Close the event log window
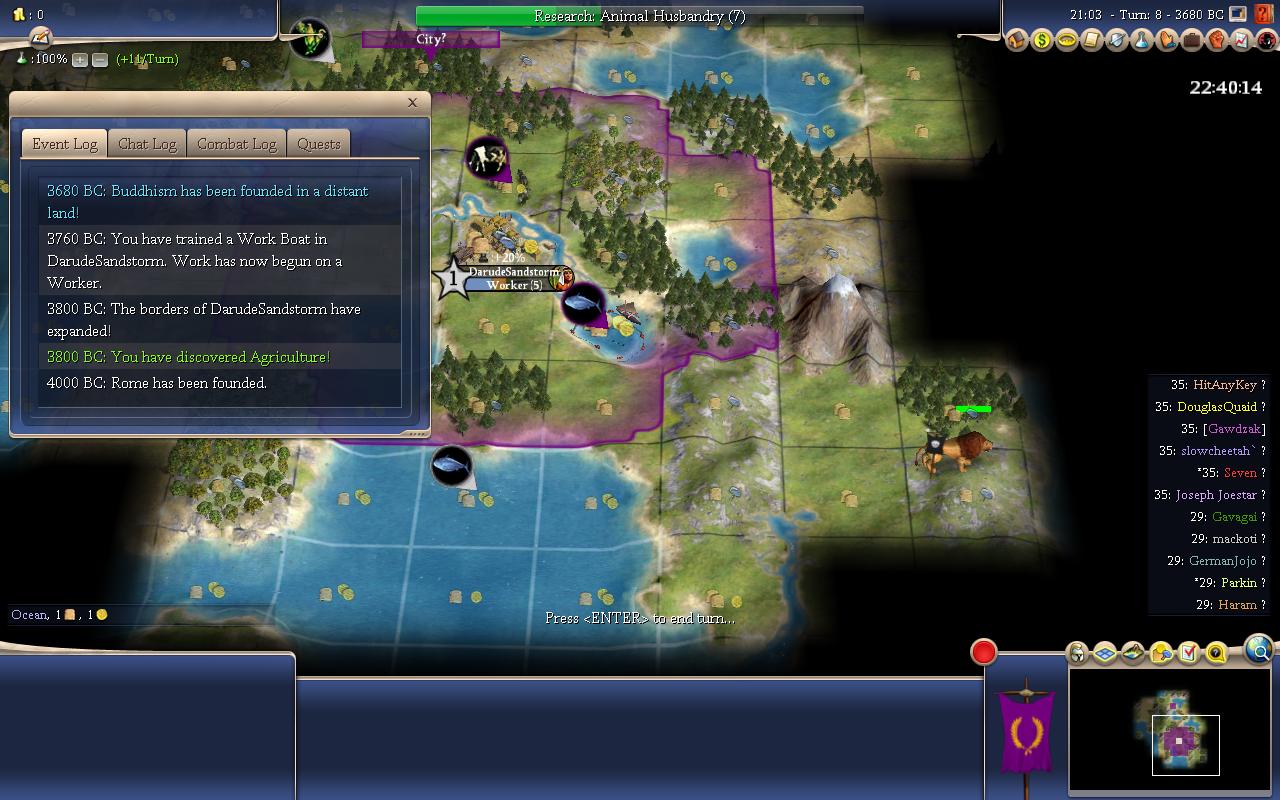This screenshot has height=800, width=1280. pyautogui.click(x=412, y=102)
